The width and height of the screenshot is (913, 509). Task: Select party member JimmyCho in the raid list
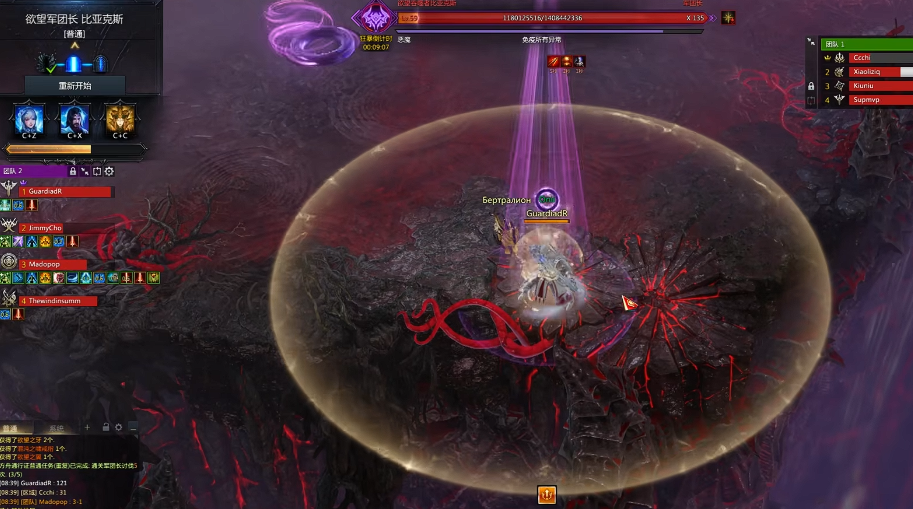pyautogui.click(x=66, y=228)
